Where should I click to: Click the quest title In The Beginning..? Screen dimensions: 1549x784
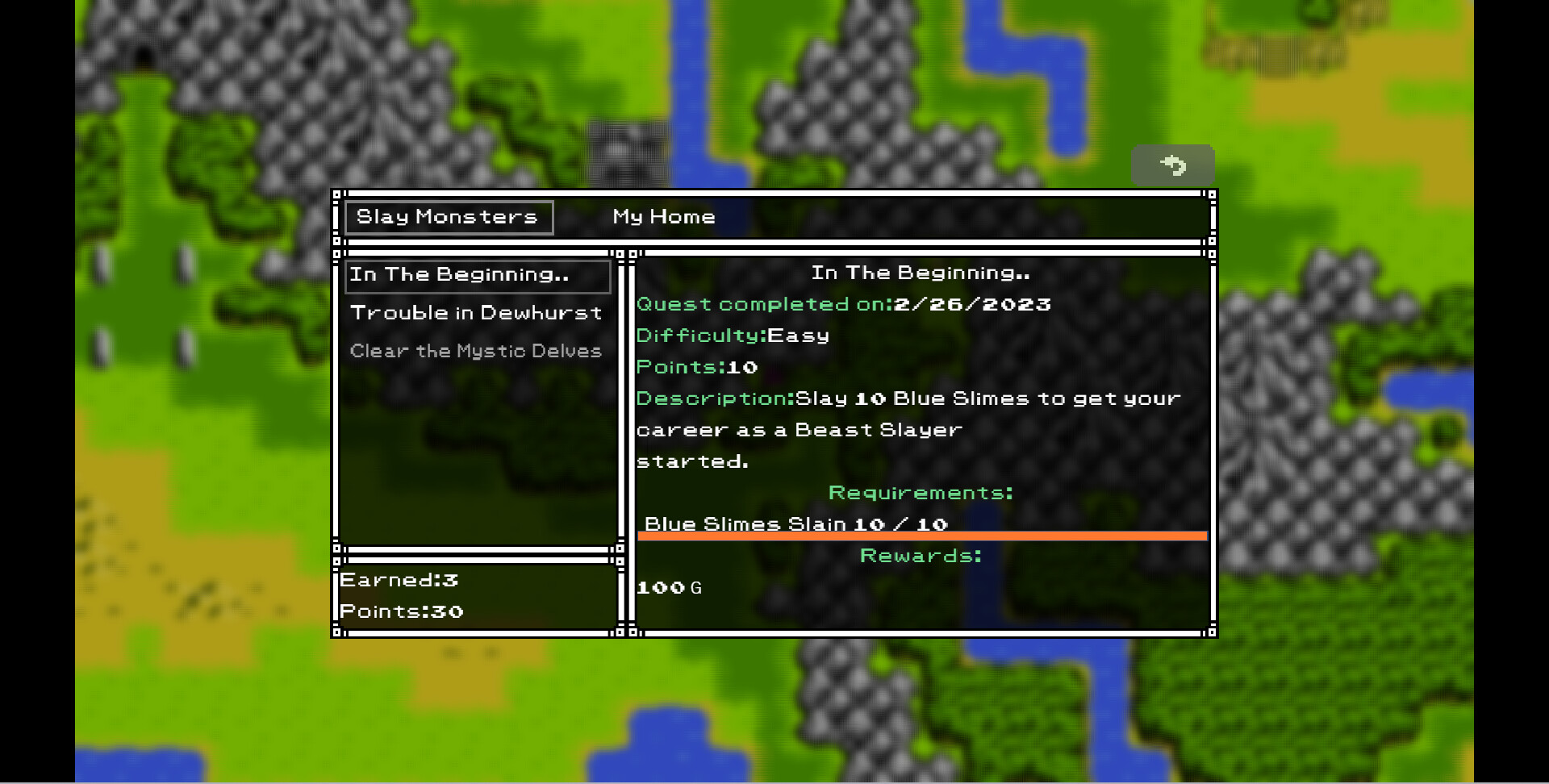[x=921, y=273]
